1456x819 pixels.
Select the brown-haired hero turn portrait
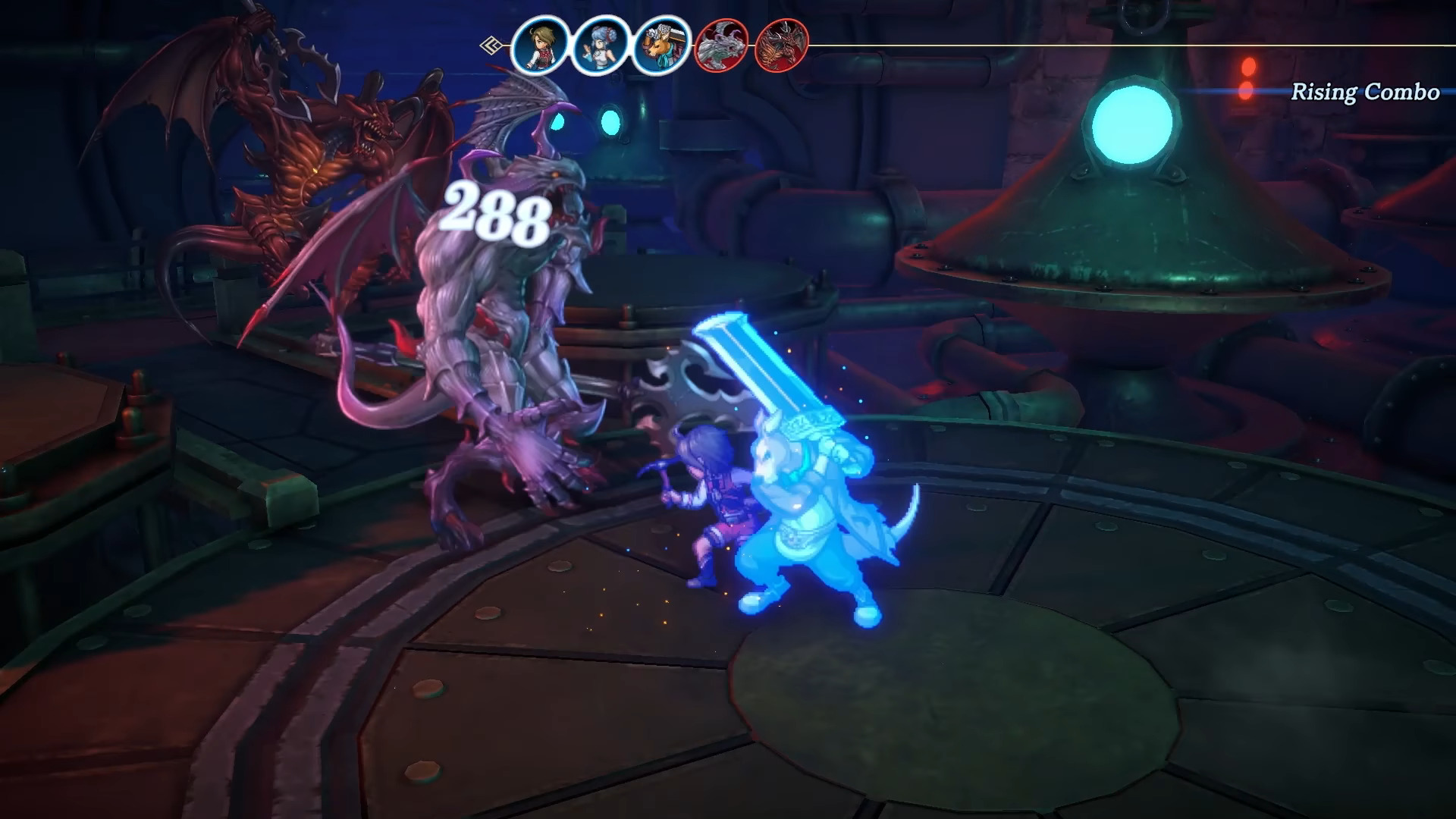(540, 45)
